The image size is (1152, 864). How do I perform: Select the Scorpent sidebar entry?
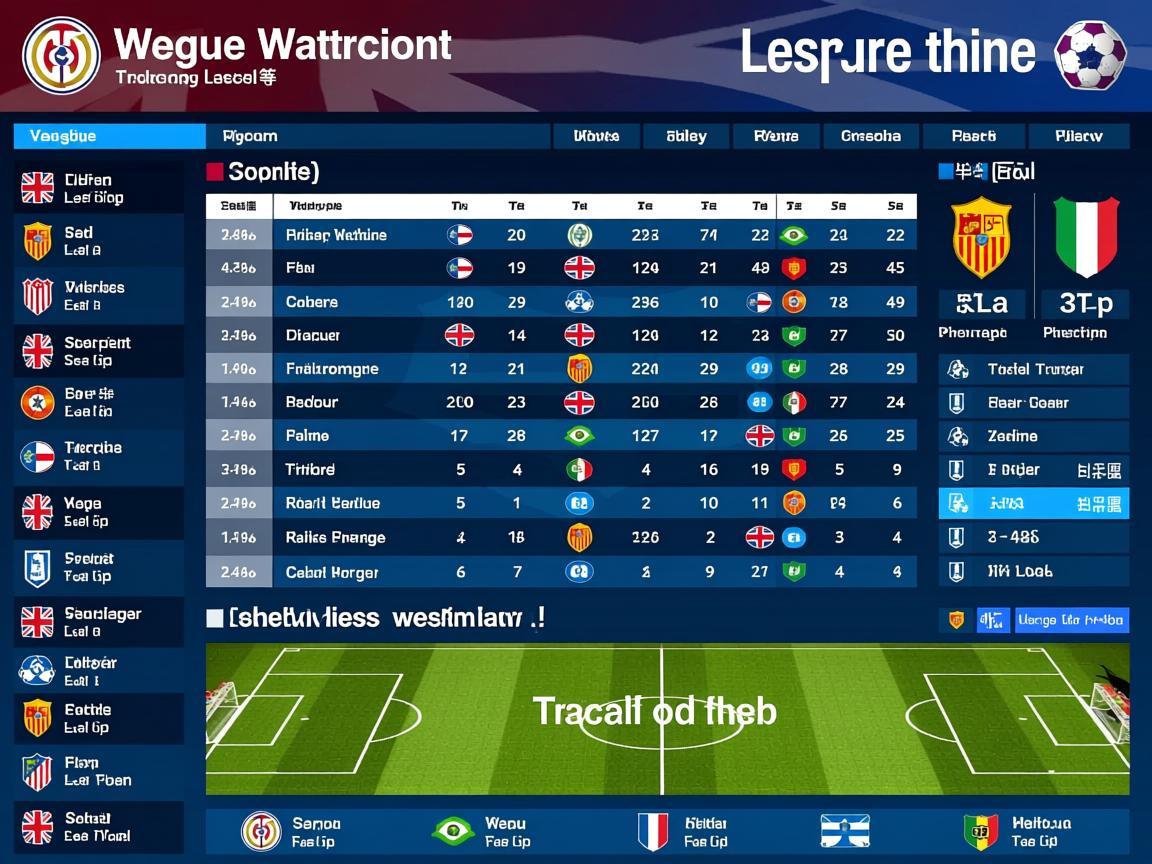pyautogui.click(x=98, y=351)
